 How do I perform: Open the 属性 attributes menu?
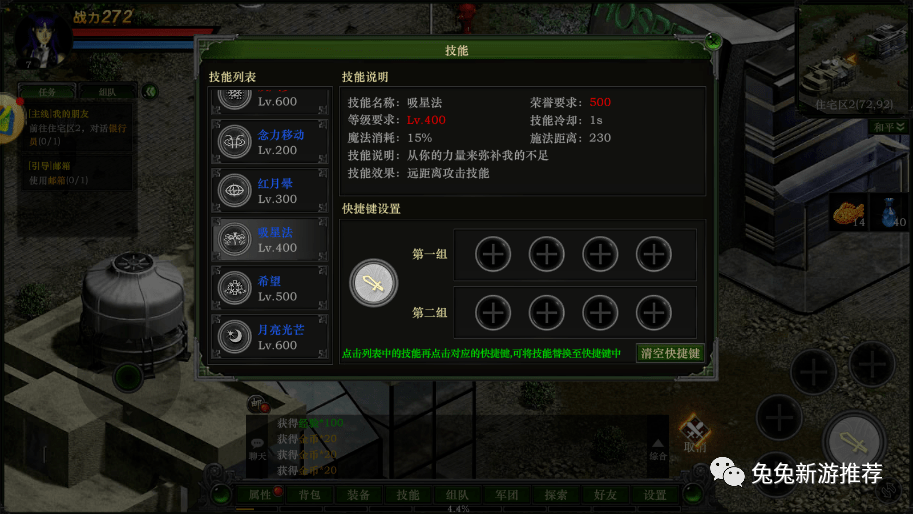(x=259, y=495)
